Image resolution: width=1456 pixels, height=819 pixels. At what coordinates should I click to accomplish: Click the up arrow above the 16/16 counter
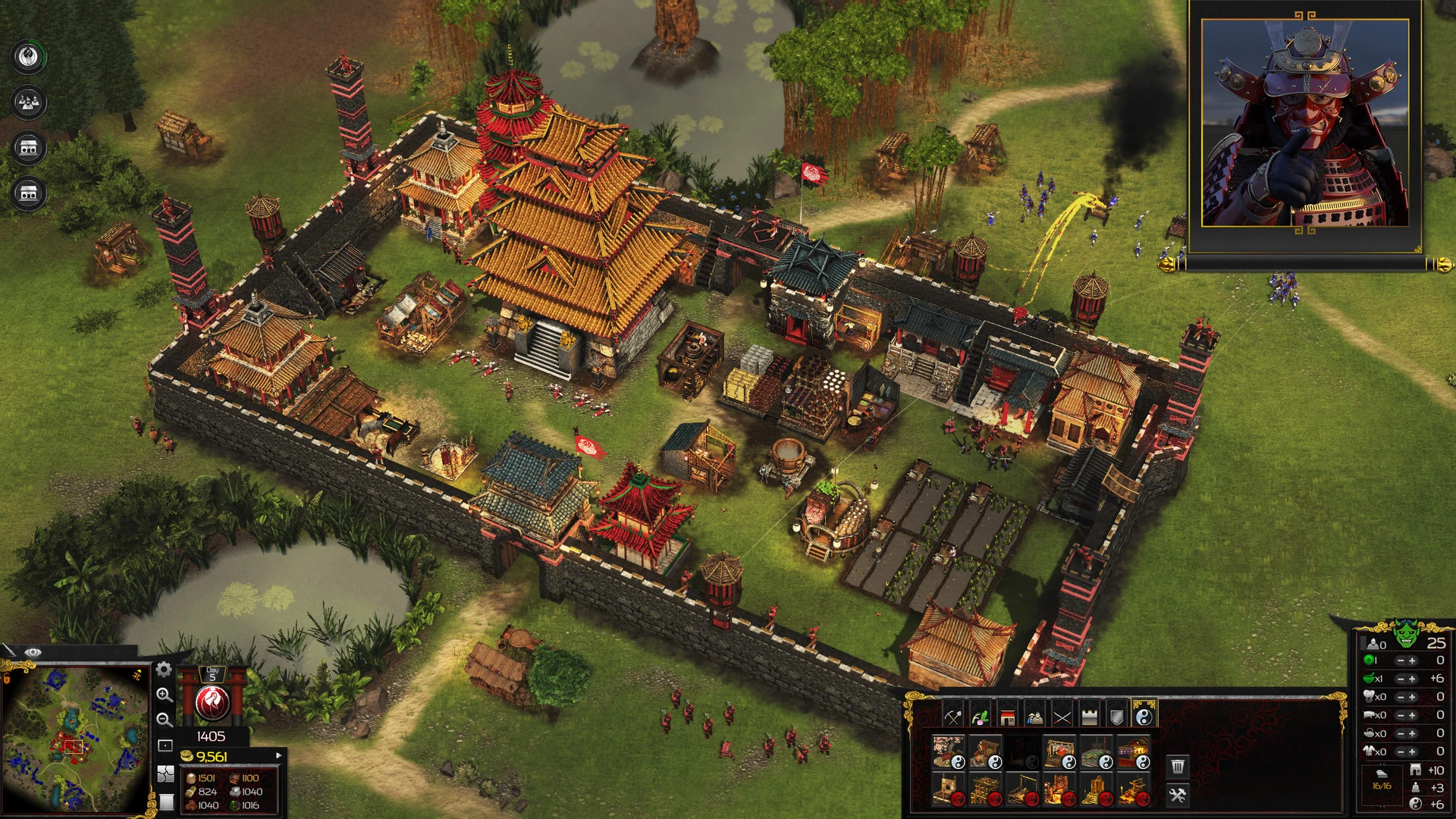(1381, 764)
